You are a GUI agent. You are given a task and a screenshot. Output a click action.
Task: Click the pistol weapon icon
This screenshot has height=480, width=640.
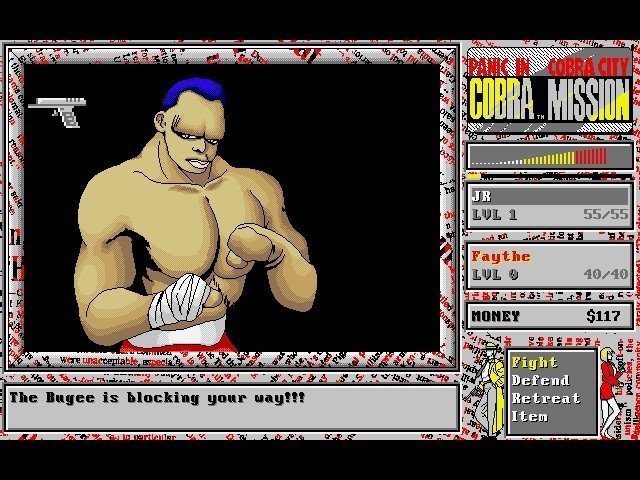pyautogui.click(x=59, y=110)
